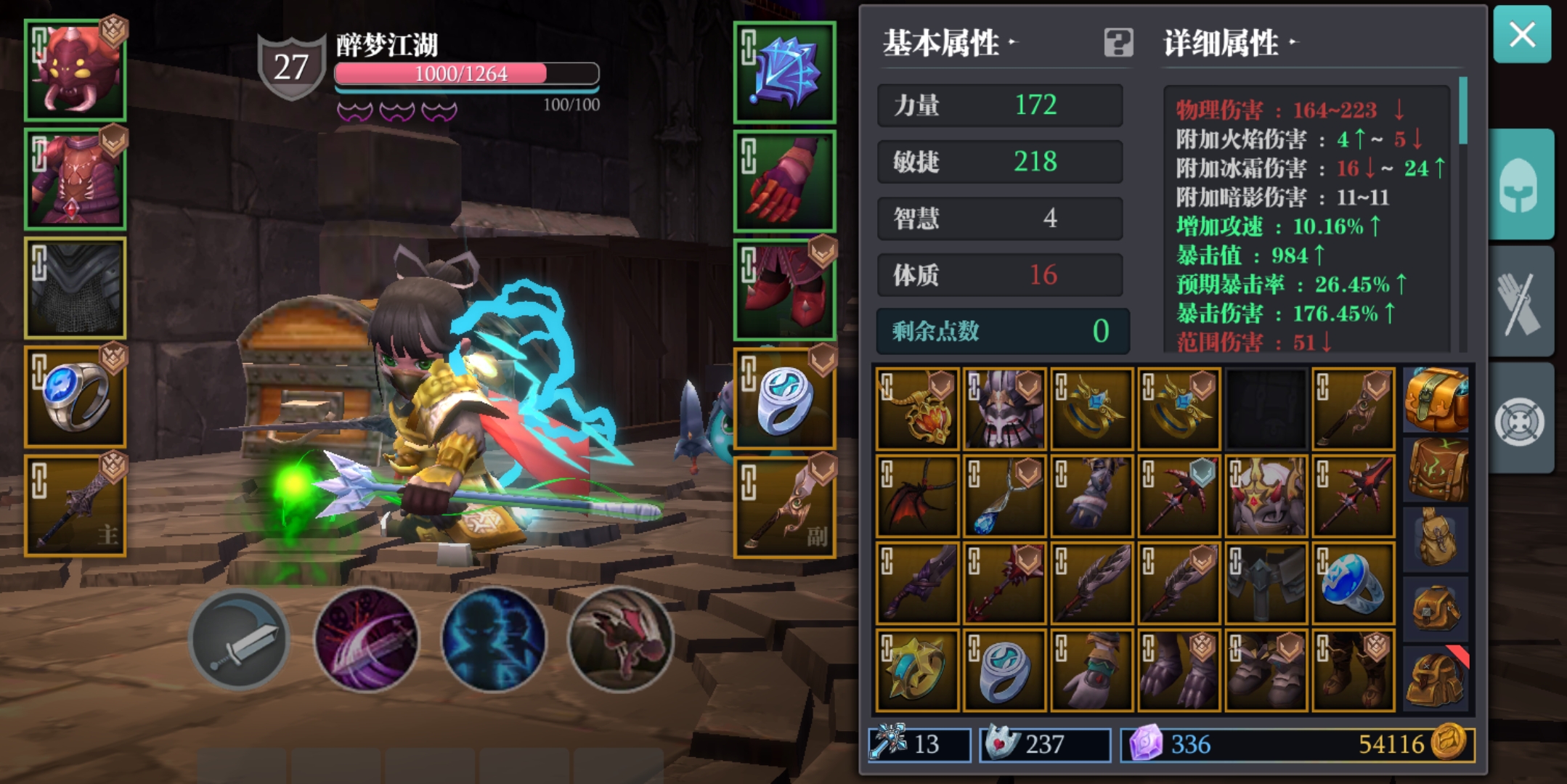Viewport: 1567px width, 784px height.
Task: Open the small card icon beside 基本属性
Action: 1118,44
